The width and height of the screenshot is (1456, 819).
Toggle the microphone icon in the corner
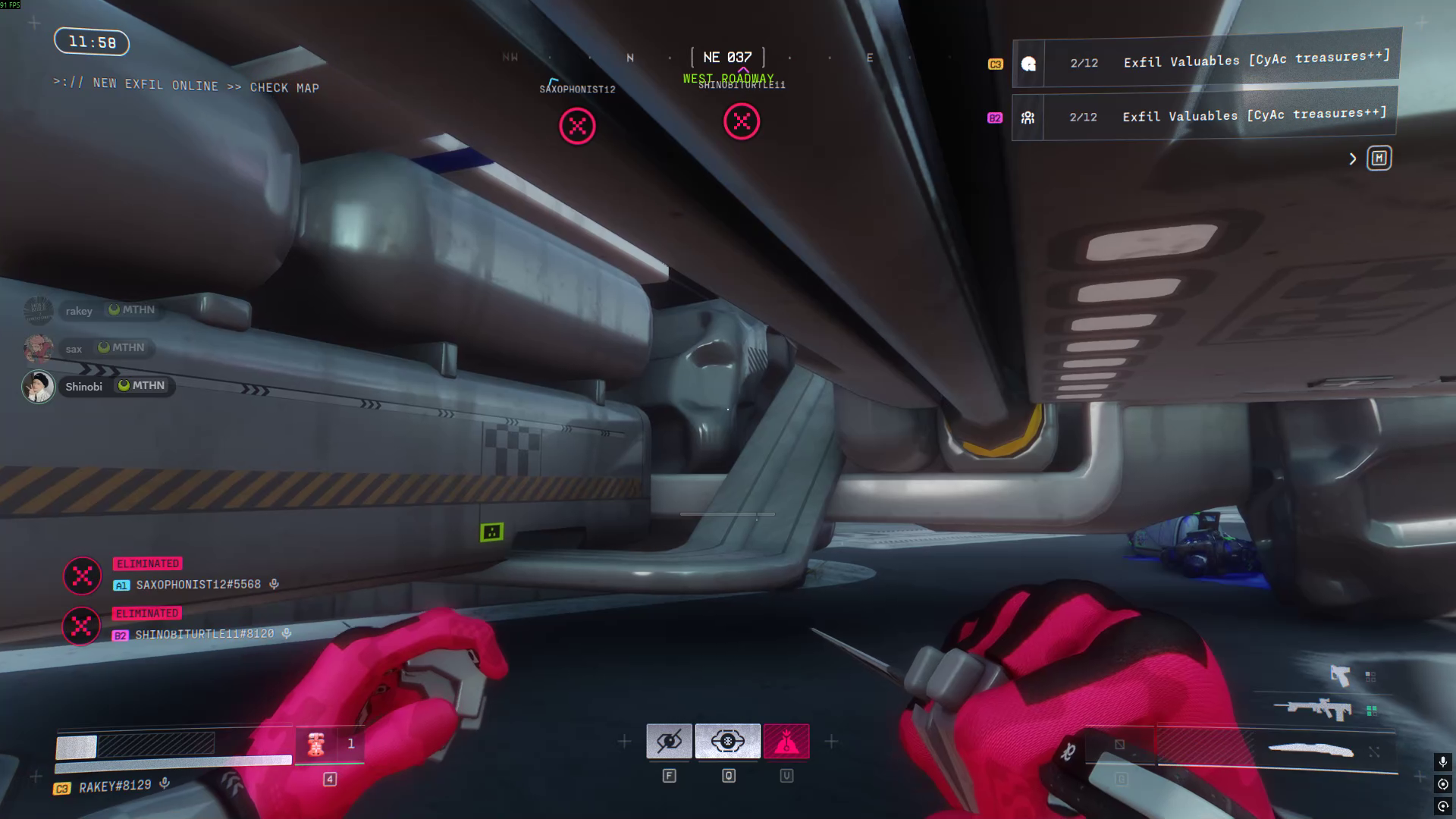[1442, 761]
